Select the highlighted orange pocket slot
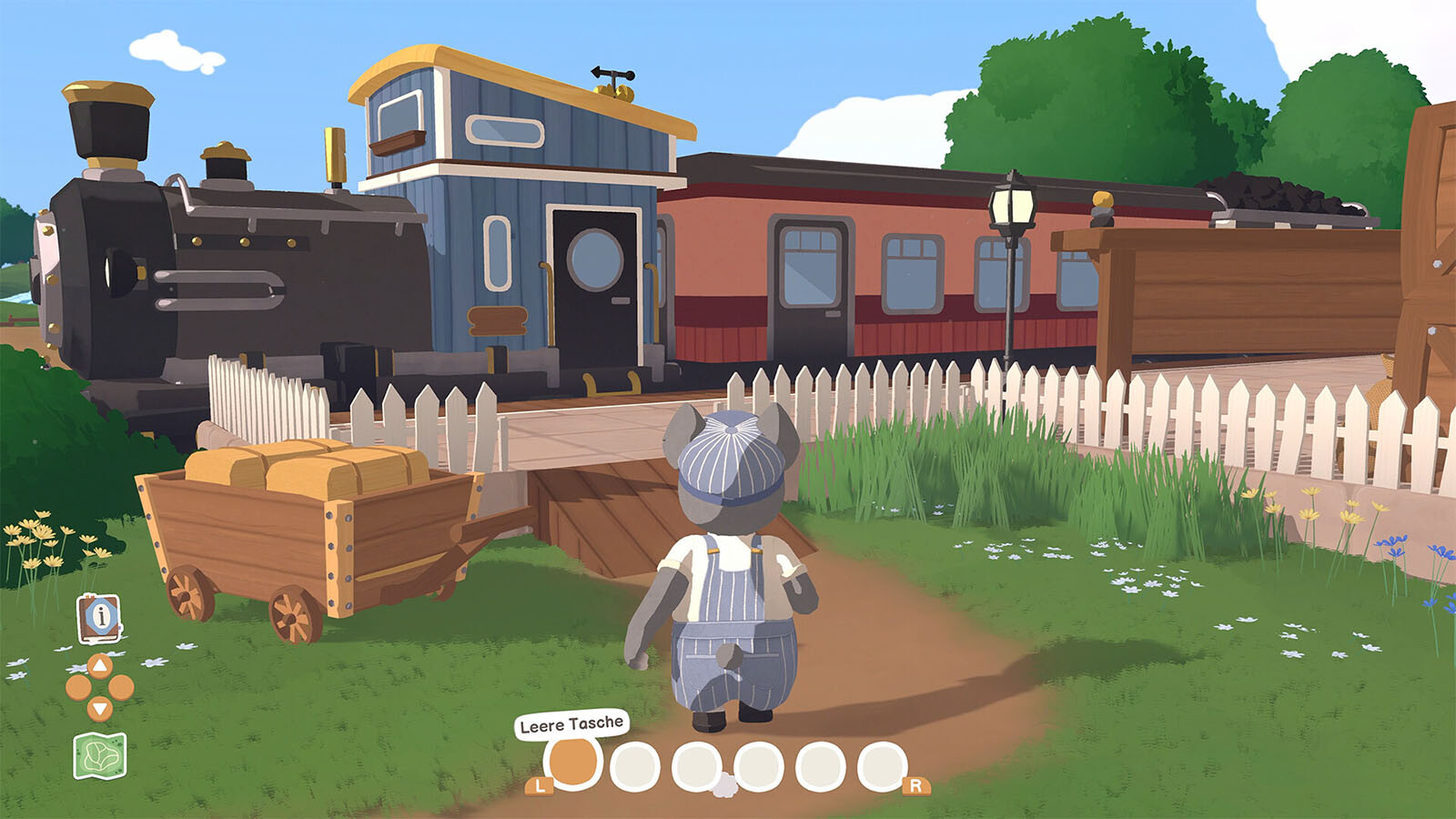This screenshot has height=819, width=1456. (x=572, y=763)
